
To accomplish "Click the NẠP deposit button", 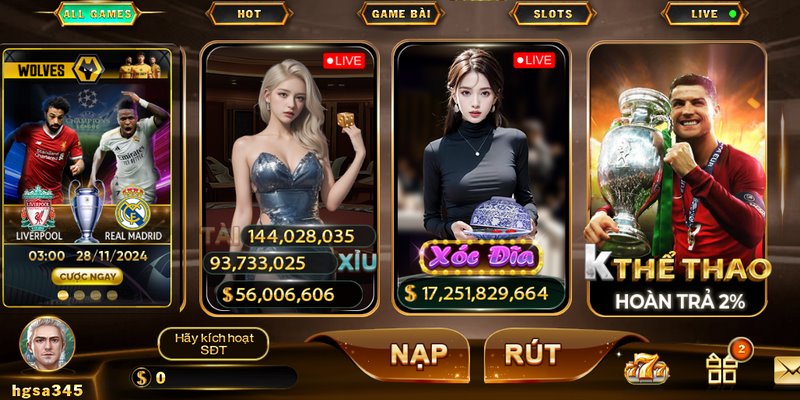I will [x=417, y=354].
